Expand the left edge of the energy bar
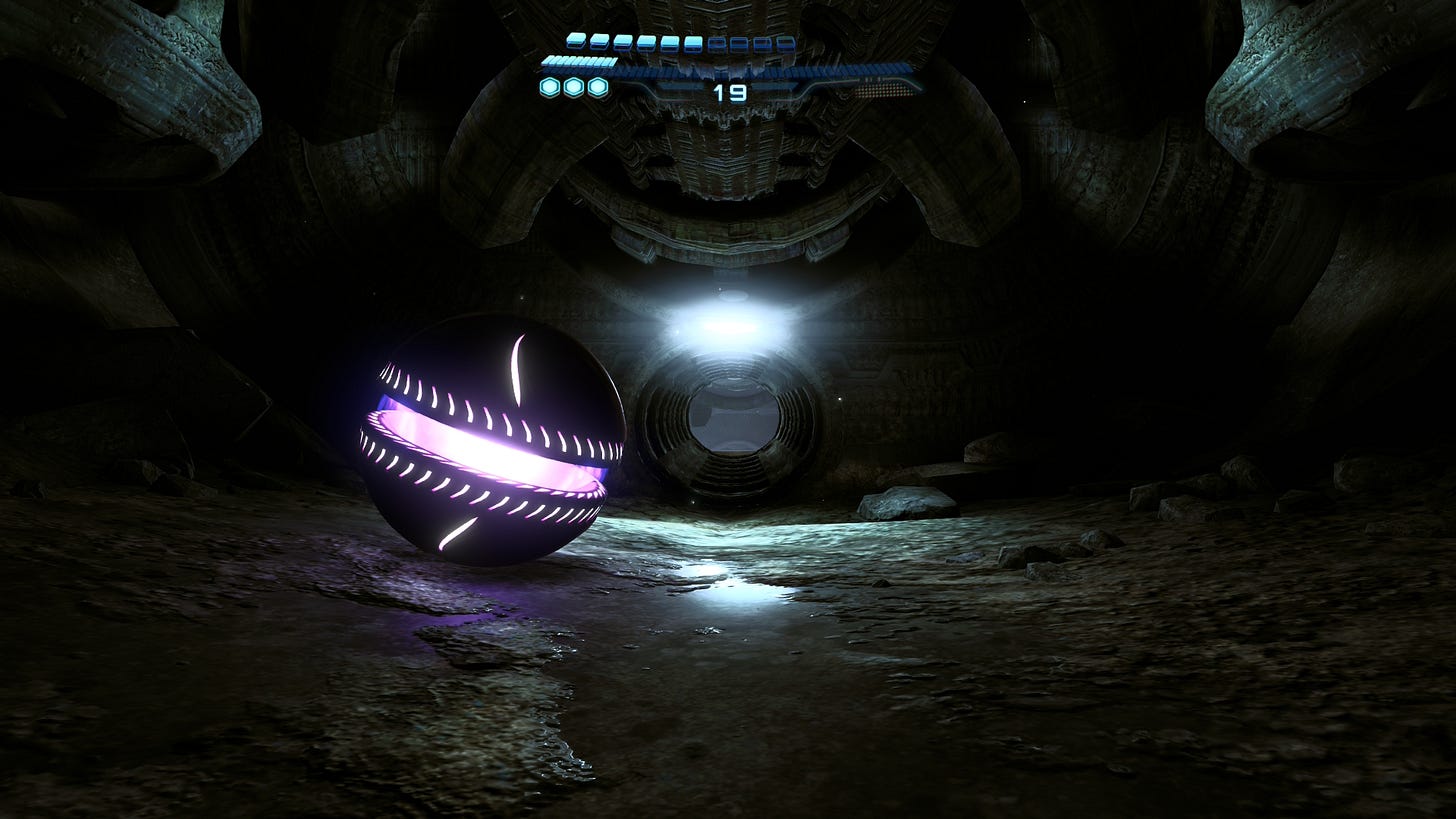This screenshot has width=1456, height=819. (543, 62)
